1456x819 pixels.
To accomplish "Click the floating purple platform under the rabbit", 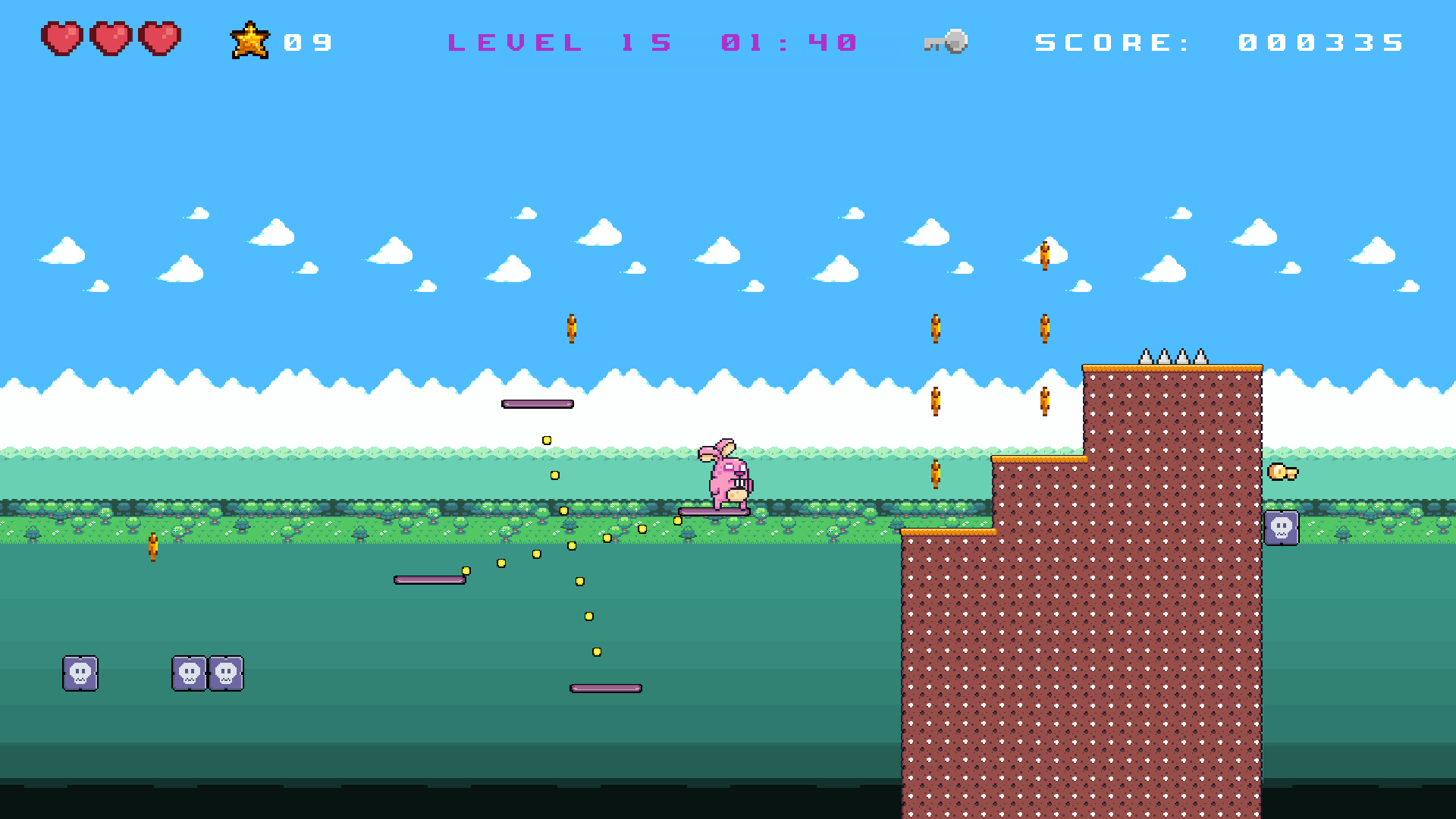I will (713, 513).
